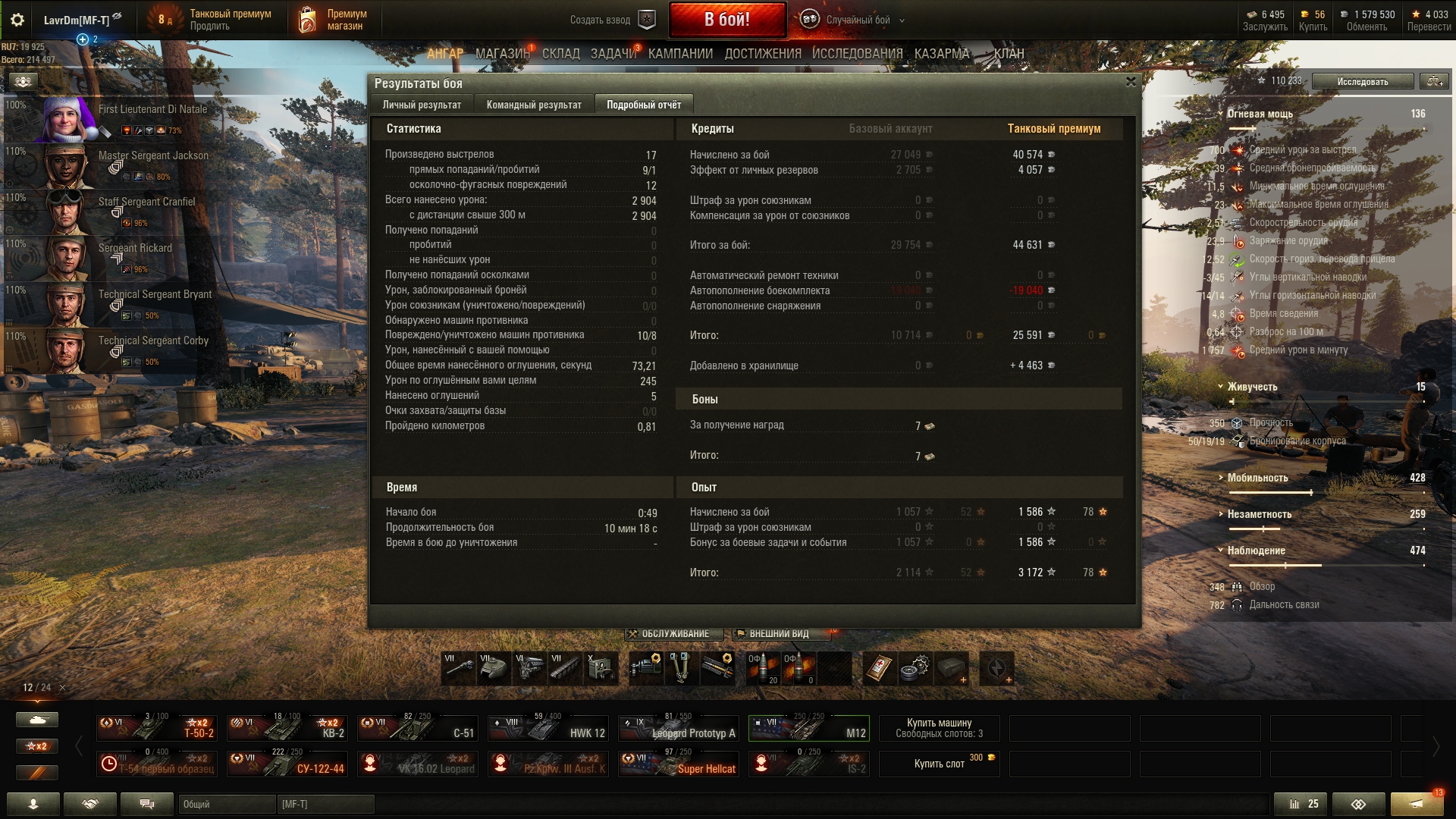Image resolution: width=1456 pixels, height=819 pixels.
Task: Open the ВНЕШНИЙ ВИД appearance button
Action: point(778,634)
